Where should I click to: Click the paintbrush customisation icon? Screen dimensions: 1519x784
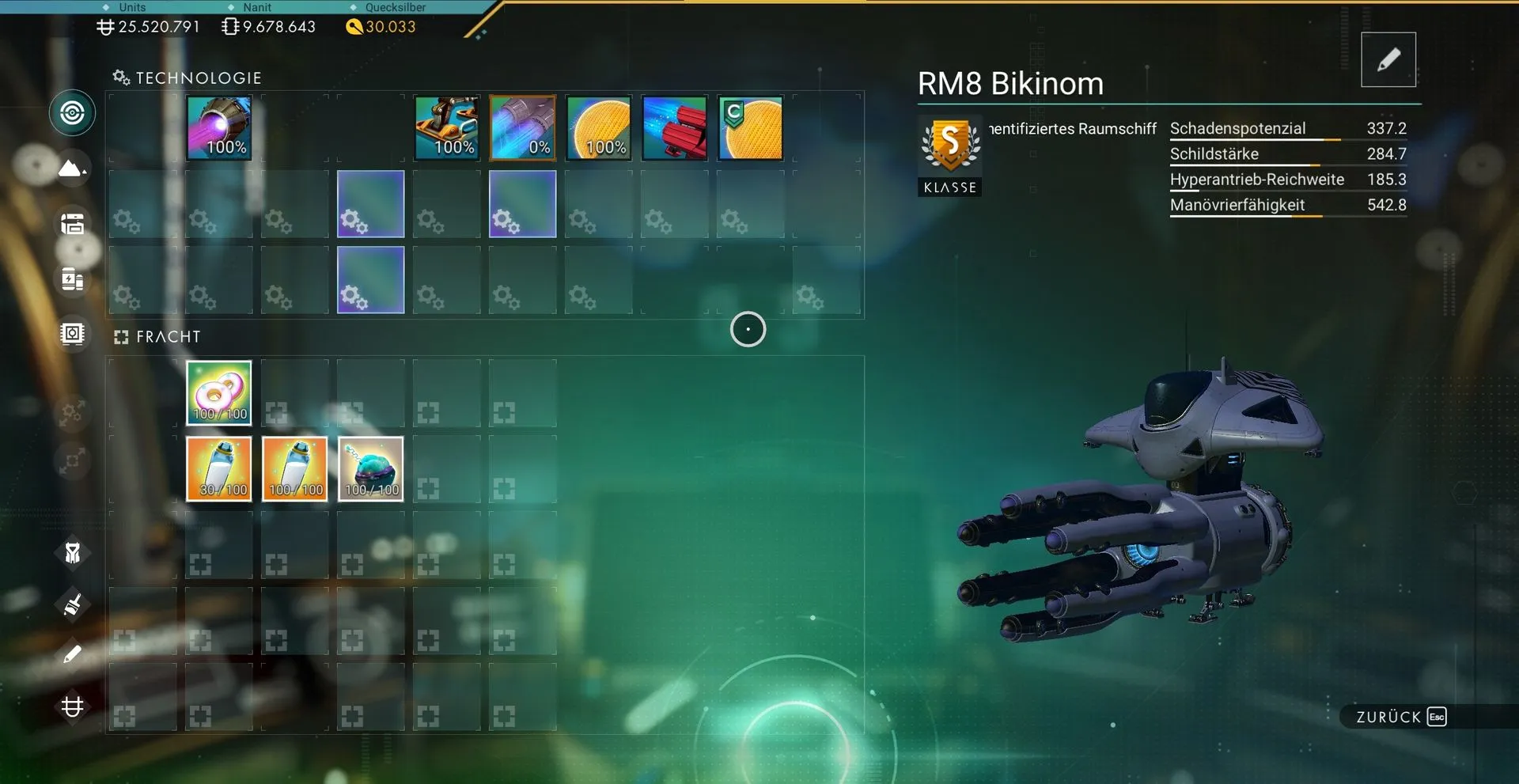tap(72, 605)
